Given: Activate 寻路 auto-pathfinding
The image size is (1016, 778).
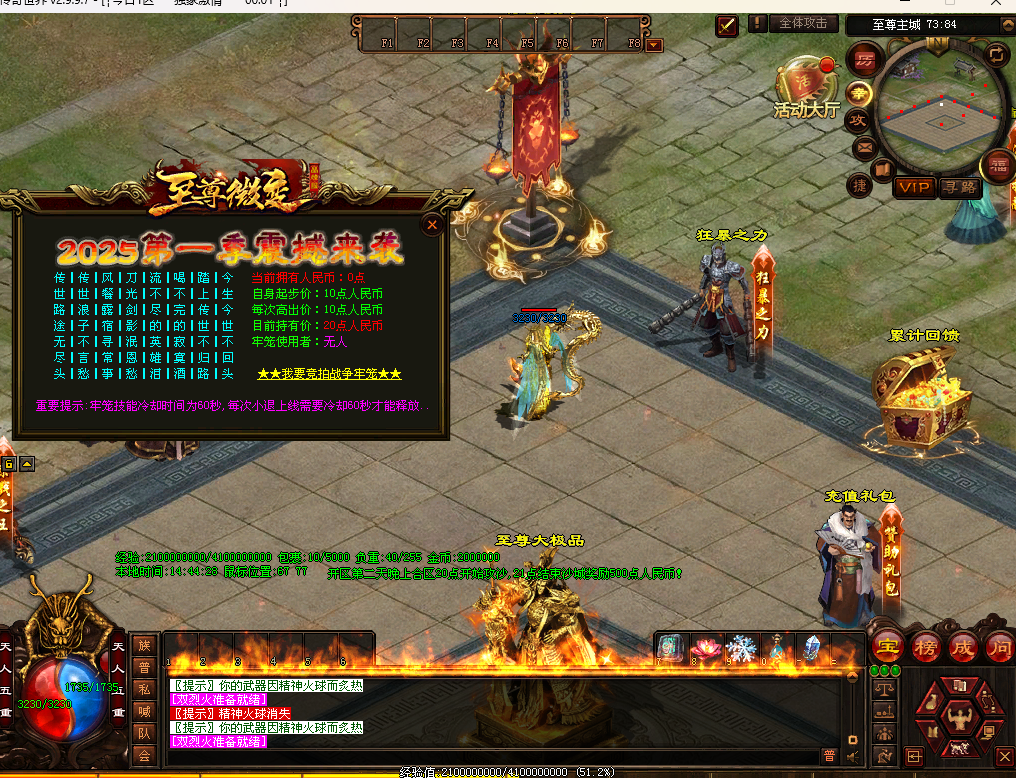Looking at the screenshot, I should click(959, 187).
